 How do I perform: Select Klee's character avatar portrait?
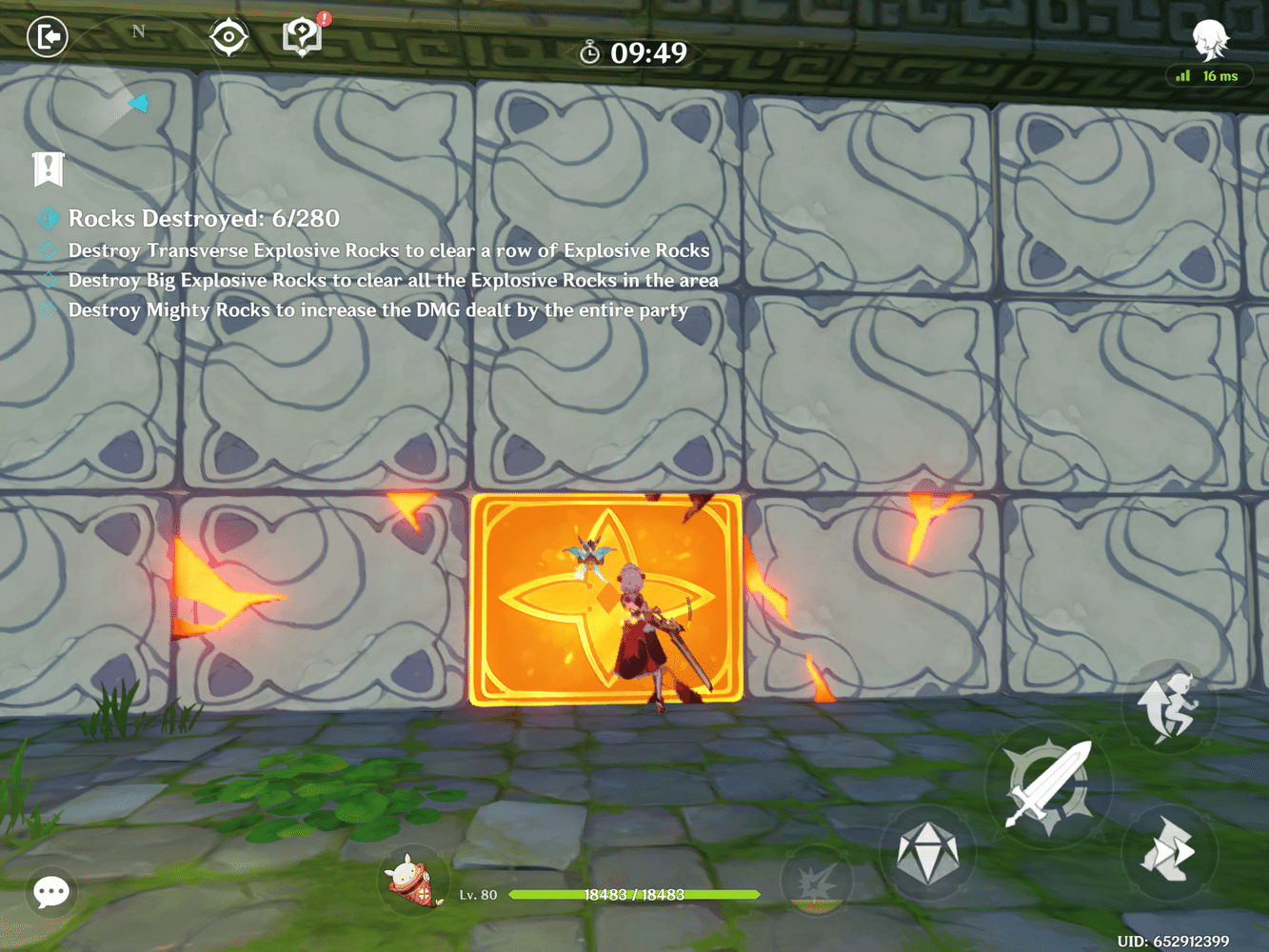(408, 883)
